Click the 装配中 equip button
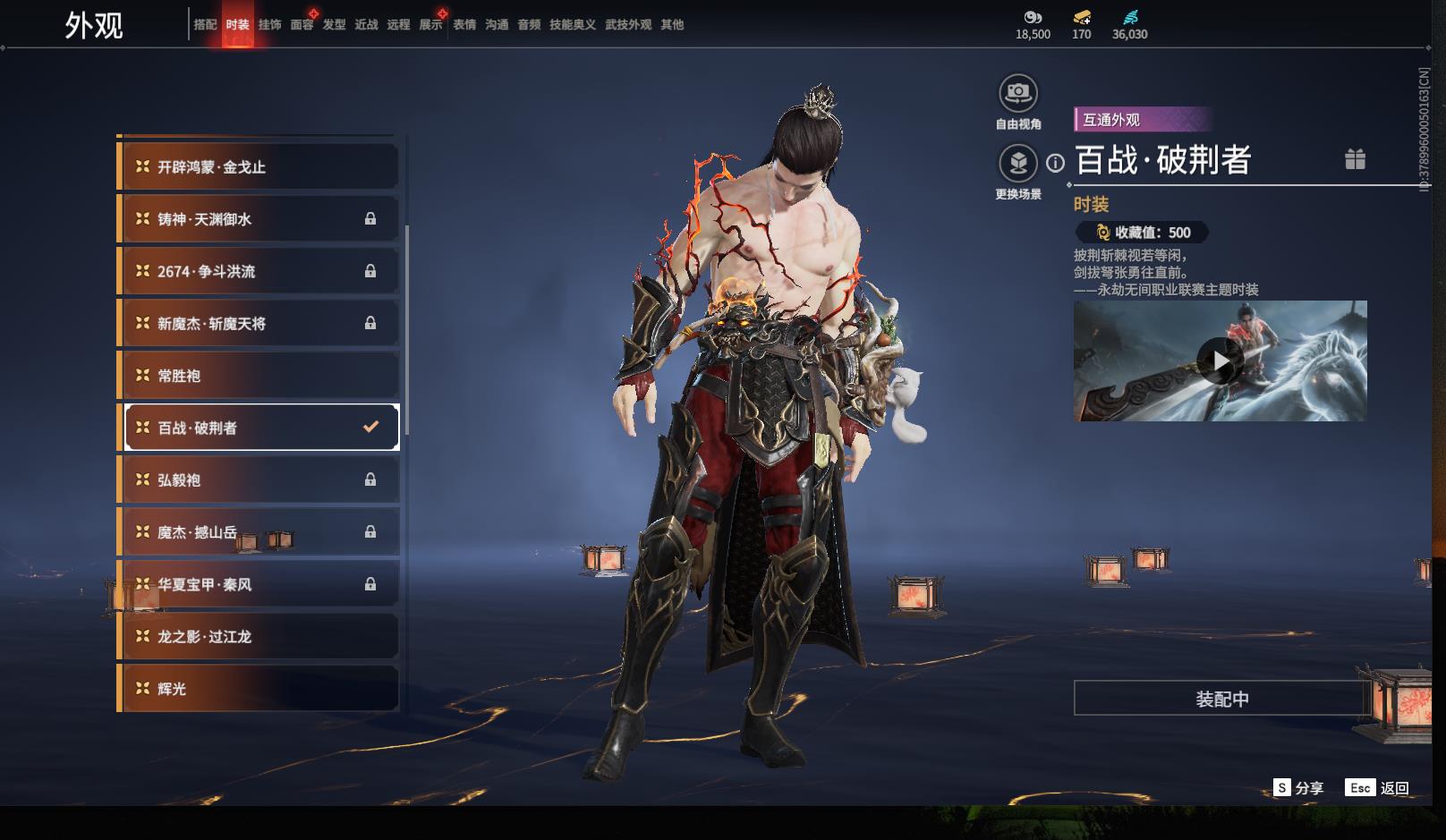The width and height of the screenshot is (1446, 840). tap(1222, 699)
